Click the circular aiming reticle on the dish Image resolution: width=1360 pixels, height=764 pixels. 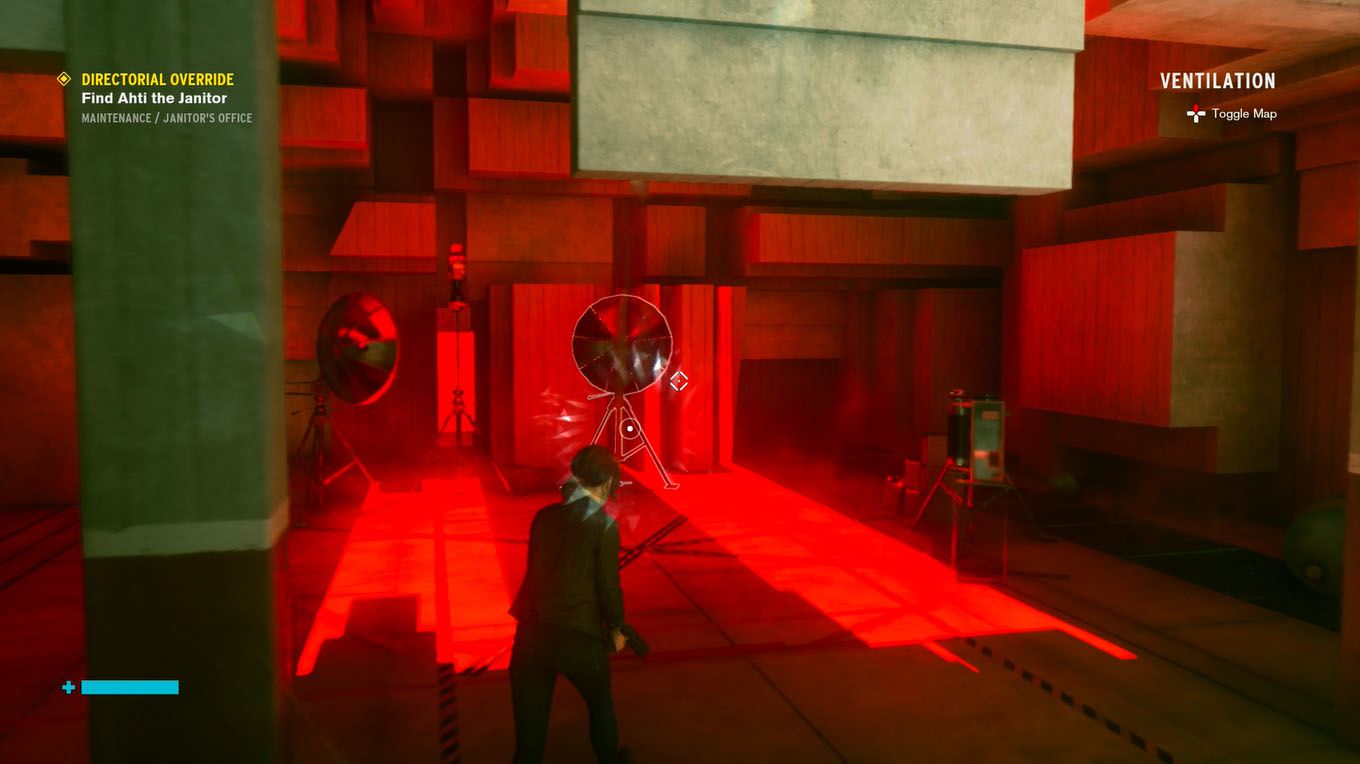pos(630,428)
